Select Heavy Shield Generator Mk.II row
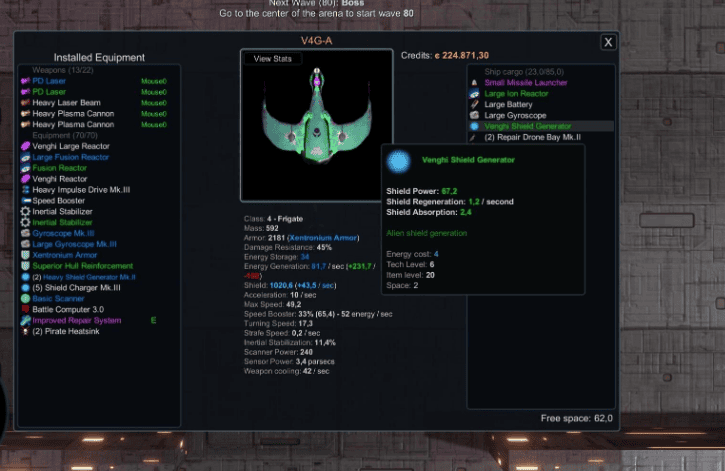This screenshot has height=471, width=725. [x=84, y=277]
